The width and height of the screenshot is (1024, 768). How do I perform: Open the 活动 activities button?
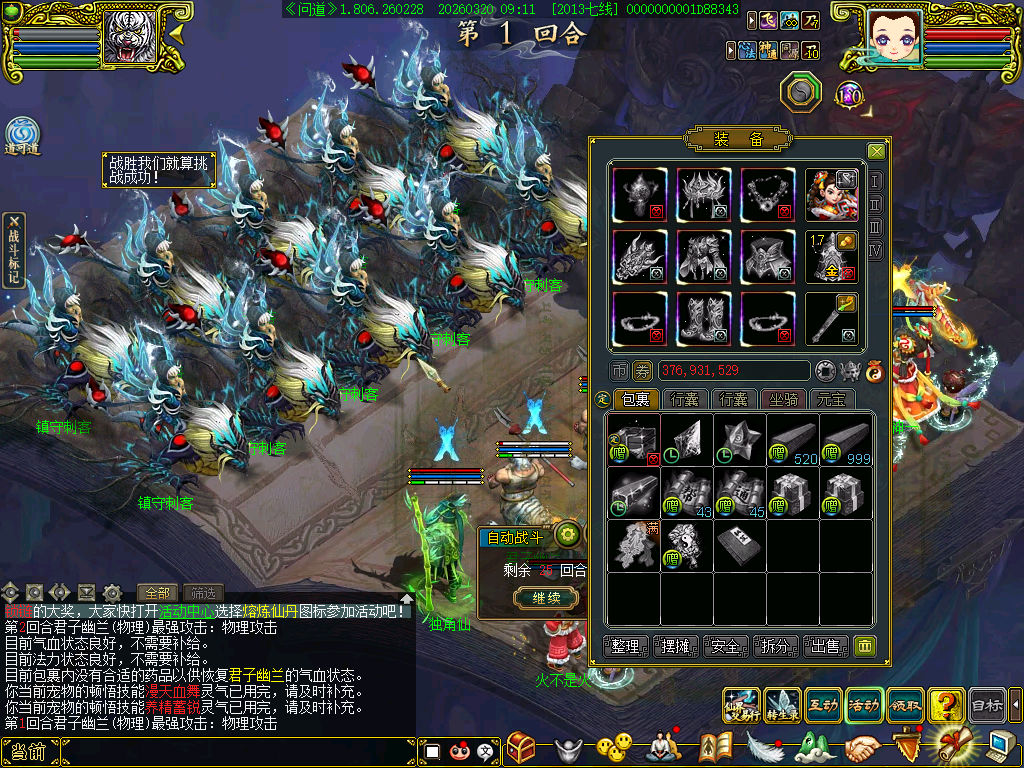click(x=864, y=705)
